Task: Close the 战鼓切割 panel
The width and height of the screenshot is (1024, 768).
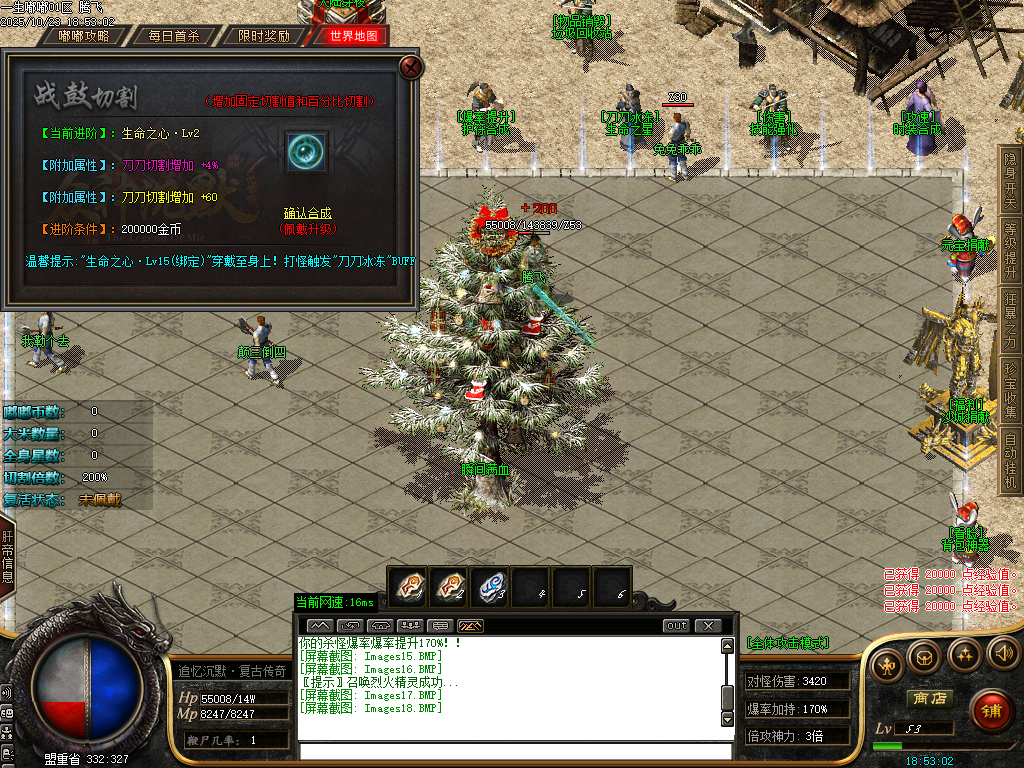Action: point(411,67)
